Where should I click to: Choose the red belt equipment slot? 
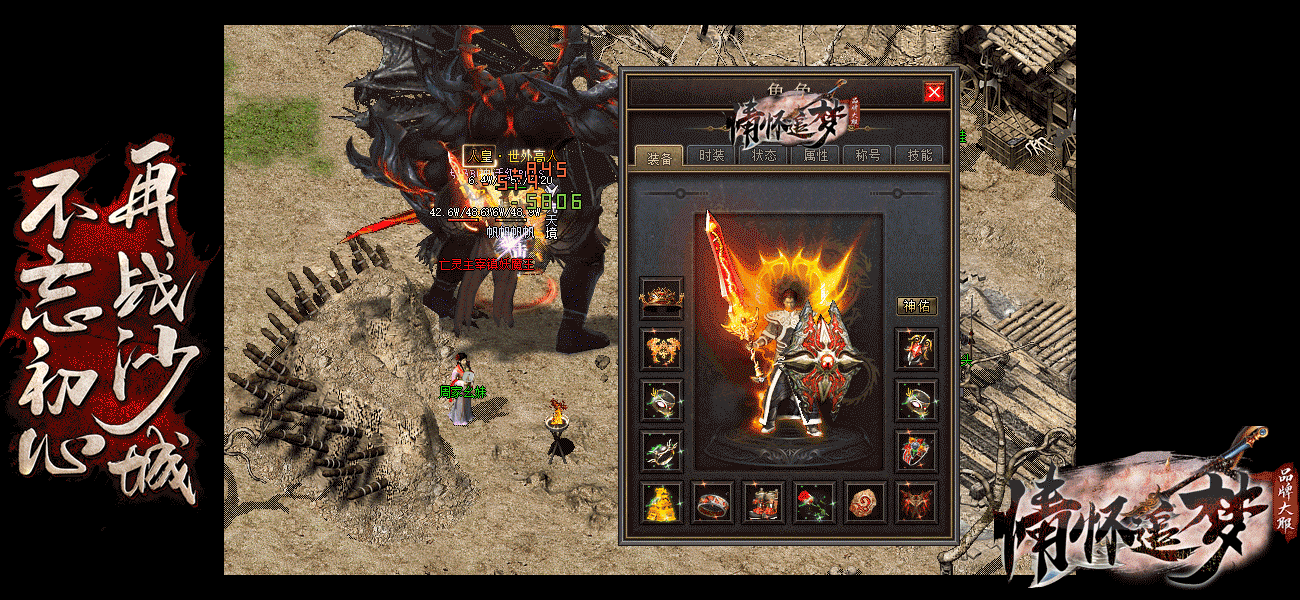click(x=712, y=502)
